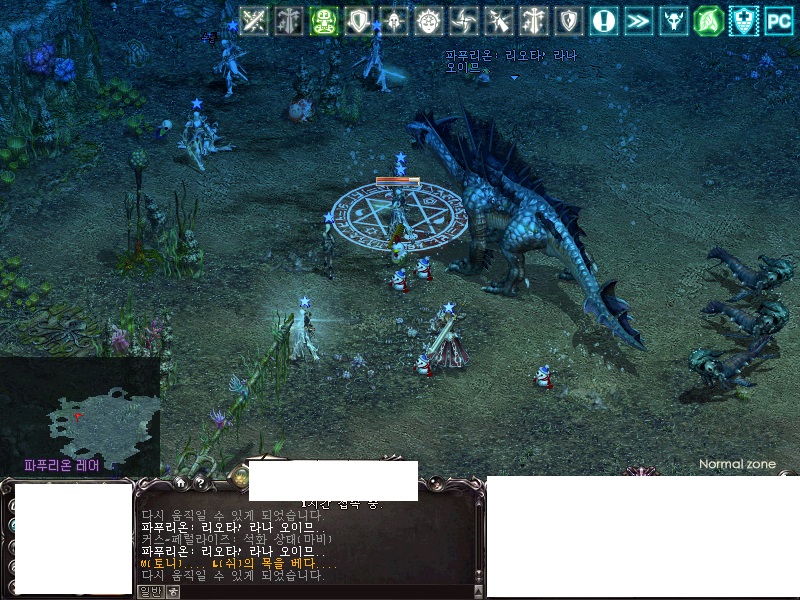
Task: Activate the shield with cross icon
Action: (743, 20)
